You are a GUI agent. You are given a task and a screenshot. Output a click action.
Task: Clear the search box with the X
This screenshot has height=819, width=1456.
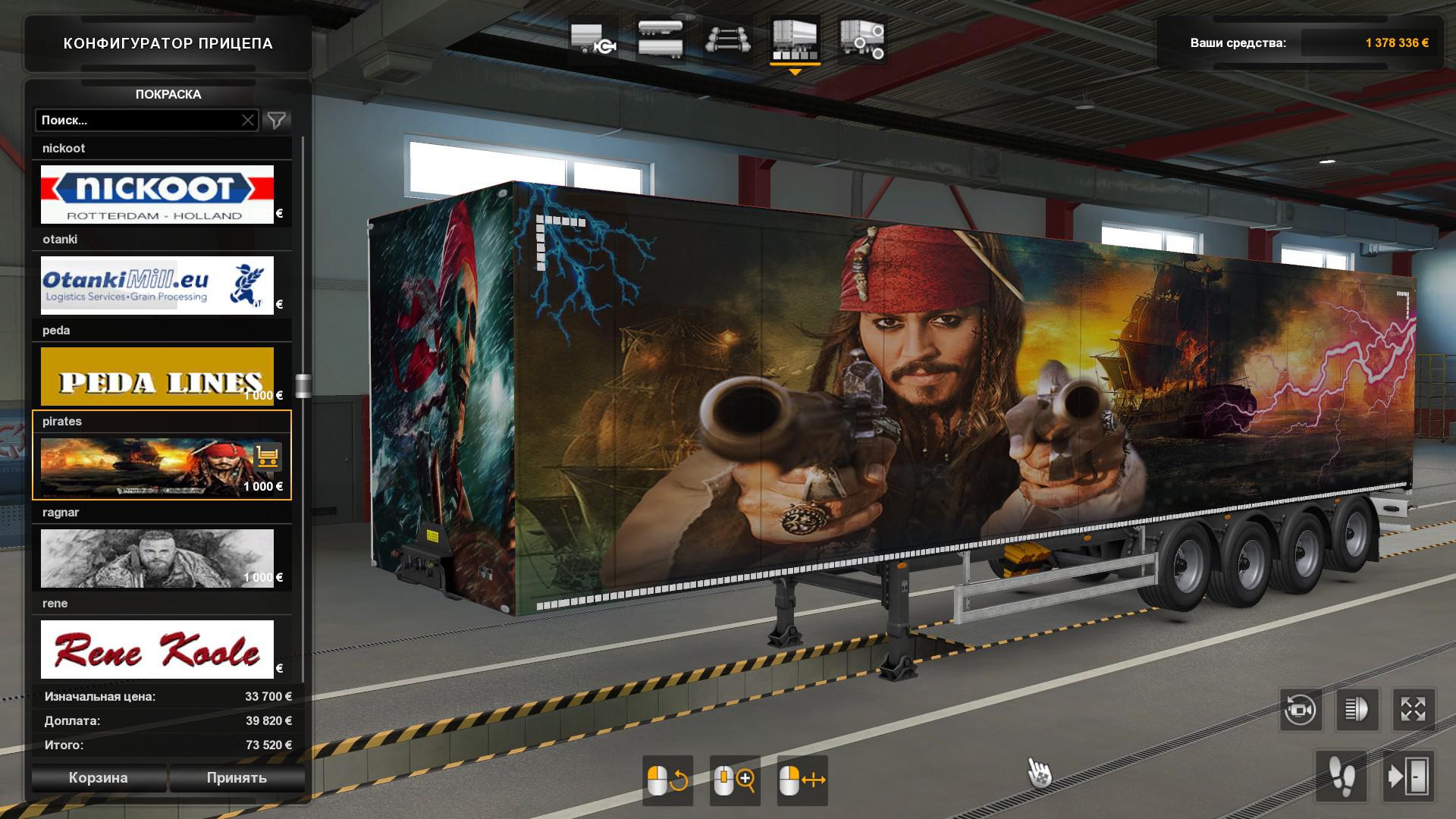248,120
